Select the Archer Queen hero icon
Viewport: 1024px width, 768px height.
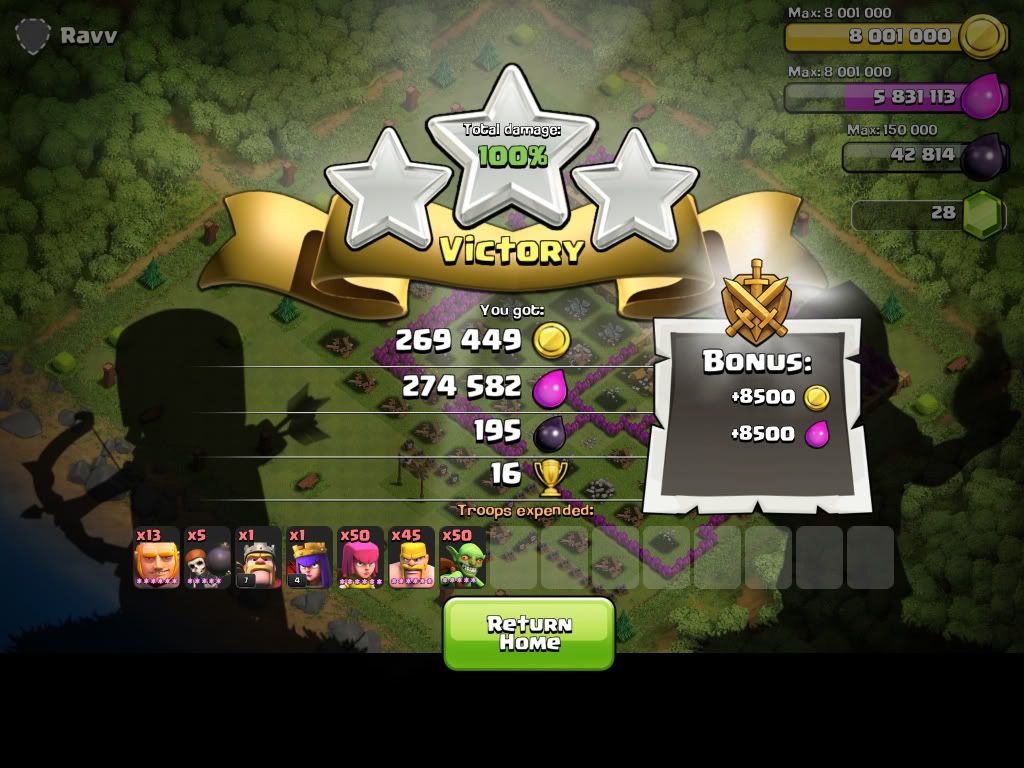pyautogui.click(x=310, y=558)
